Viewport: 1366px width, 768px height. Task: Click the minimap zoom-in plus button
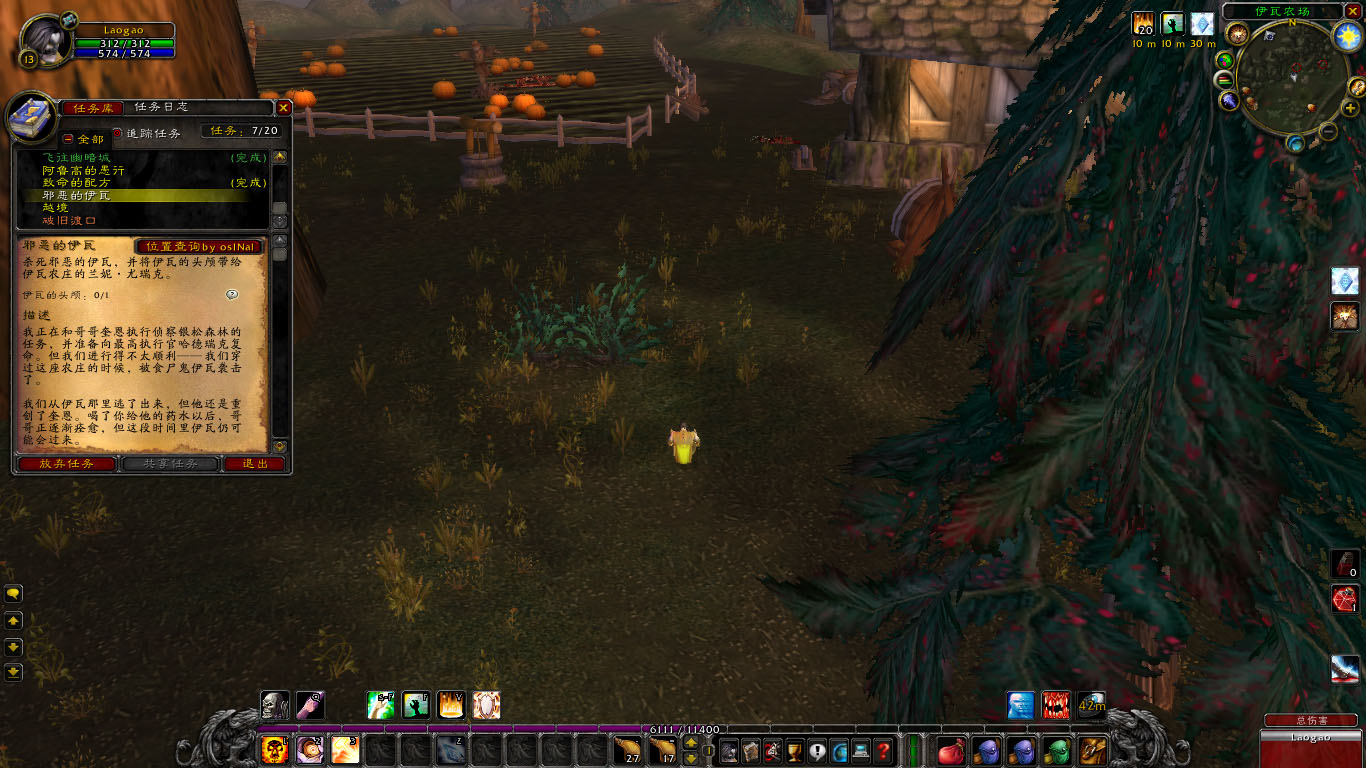(1351, 108)
